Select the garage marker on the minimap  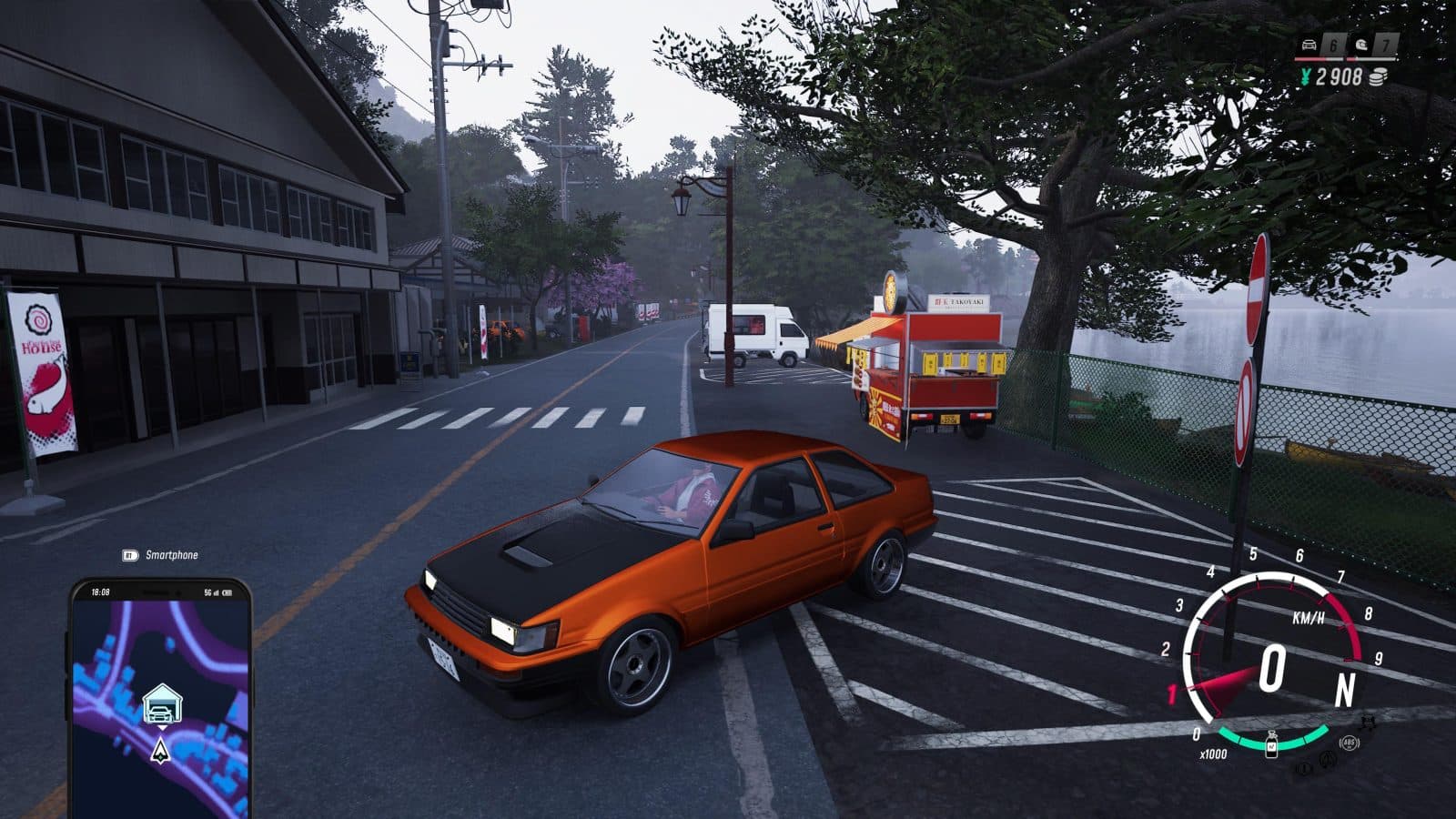tap(161, 705)
